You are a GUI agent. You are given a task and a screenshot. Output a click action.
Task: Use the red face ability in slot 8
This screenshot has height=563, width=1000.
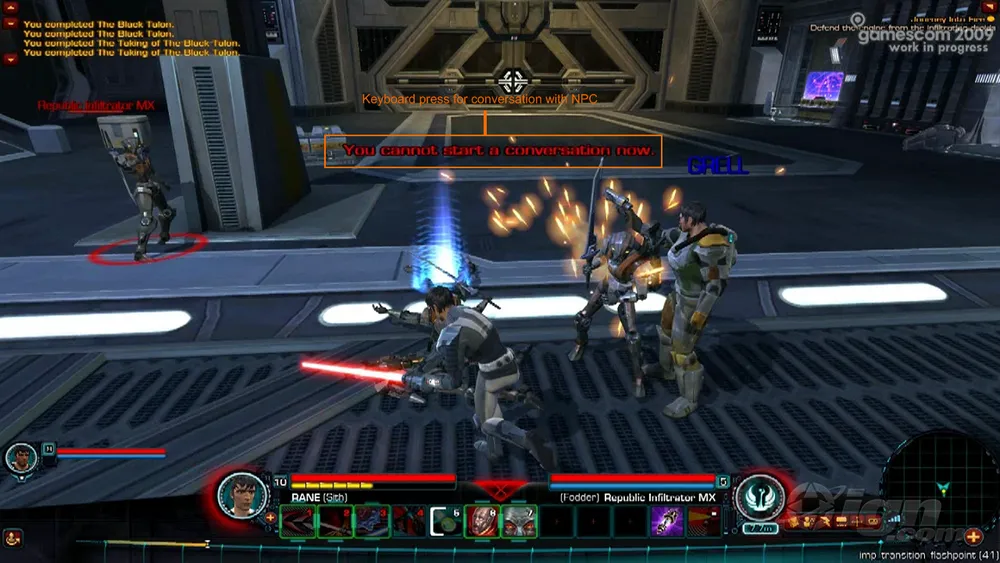click(483, 522)
